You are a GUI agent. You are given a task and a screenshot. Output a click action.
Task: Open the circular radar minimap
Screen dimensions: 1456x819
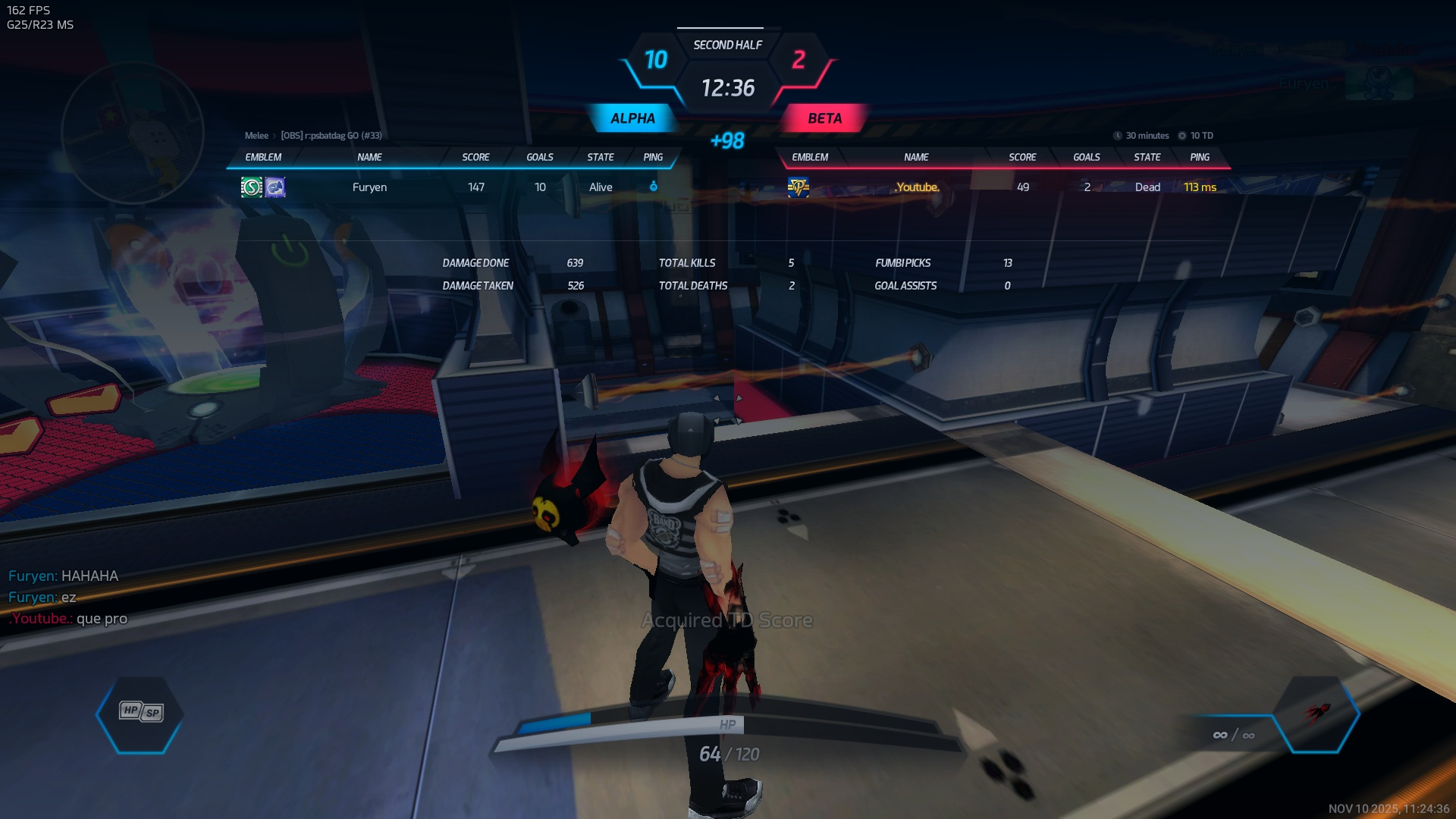pos(133,133)
